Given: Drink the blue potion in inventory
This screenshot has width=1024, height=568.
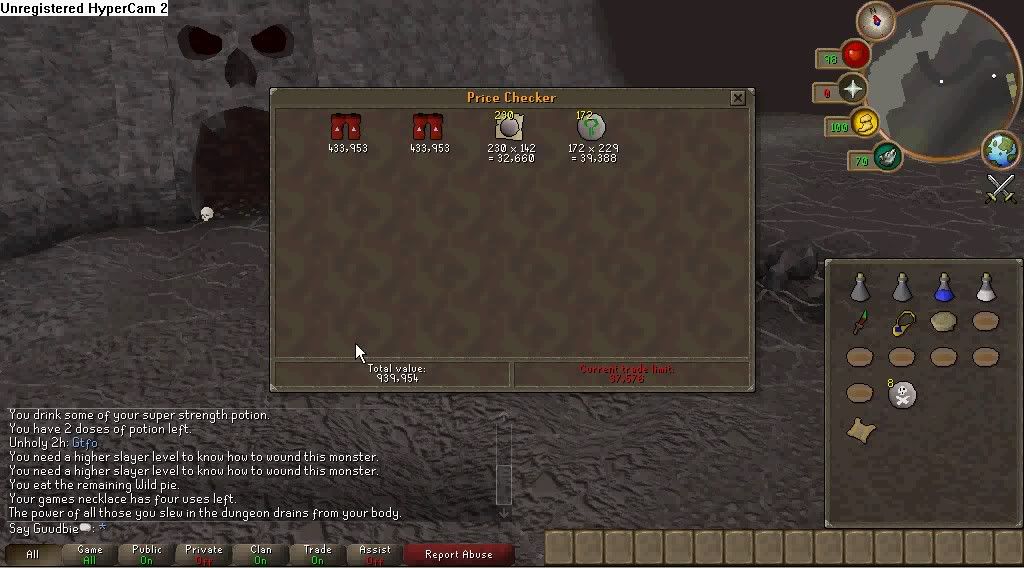Looking at the screenshot, I should (943, 288).
